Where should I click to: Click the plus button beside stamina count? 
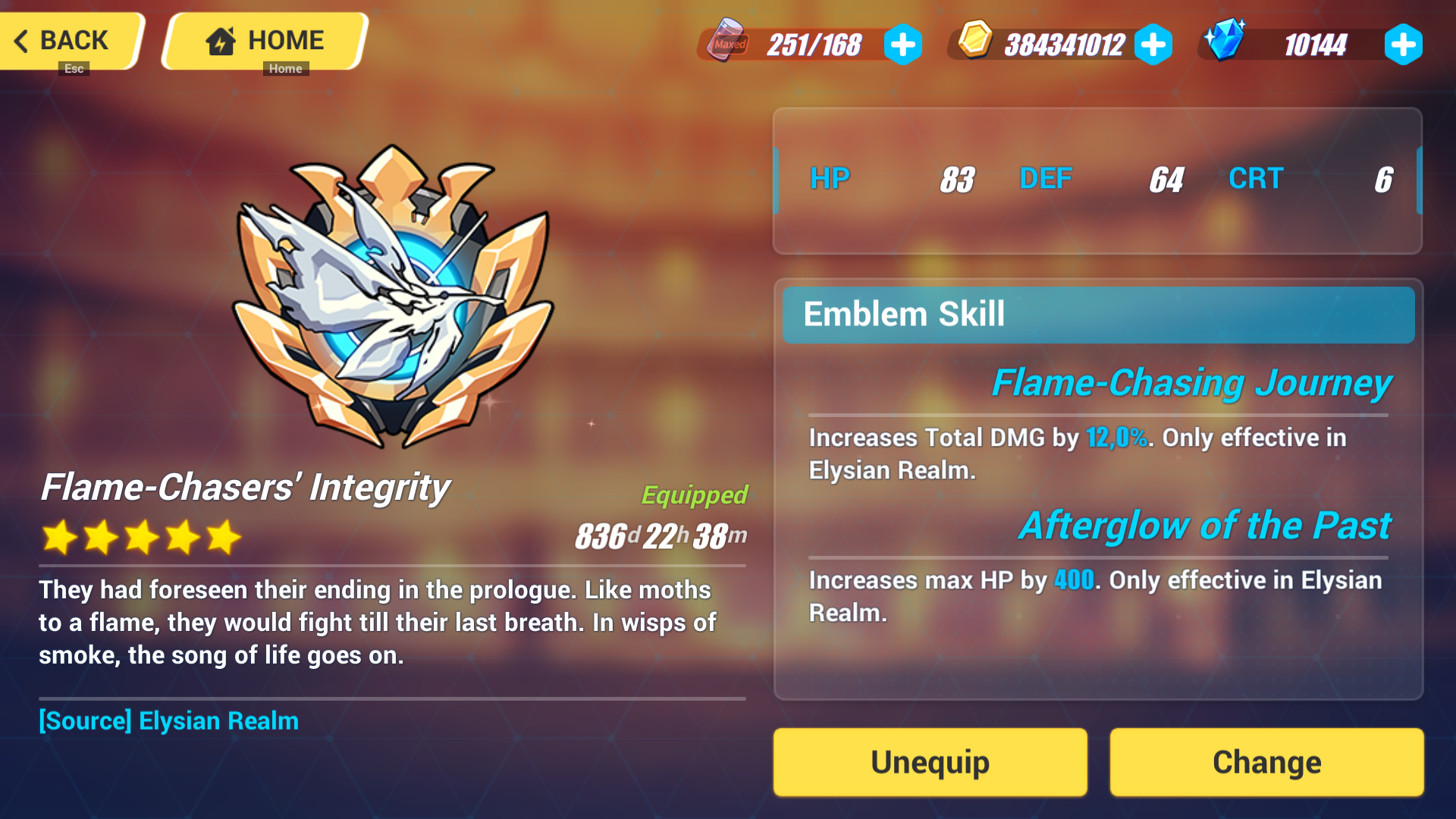(x=902, y=44)
